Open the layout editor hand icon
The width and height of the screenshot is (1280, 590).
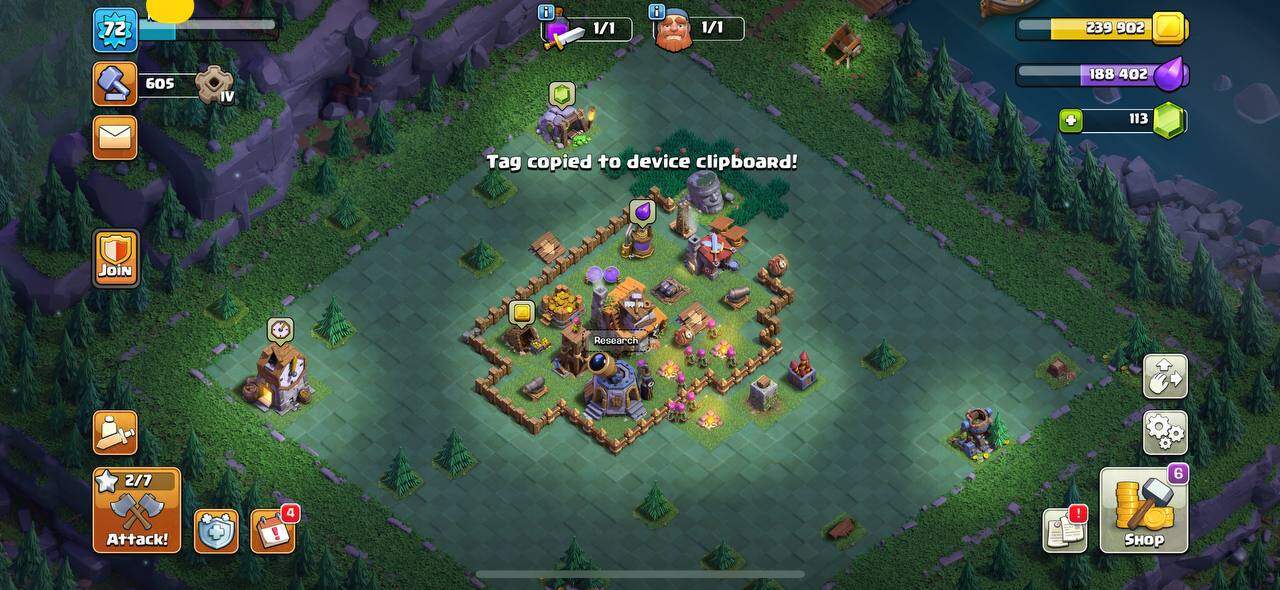pos(1165,376)
